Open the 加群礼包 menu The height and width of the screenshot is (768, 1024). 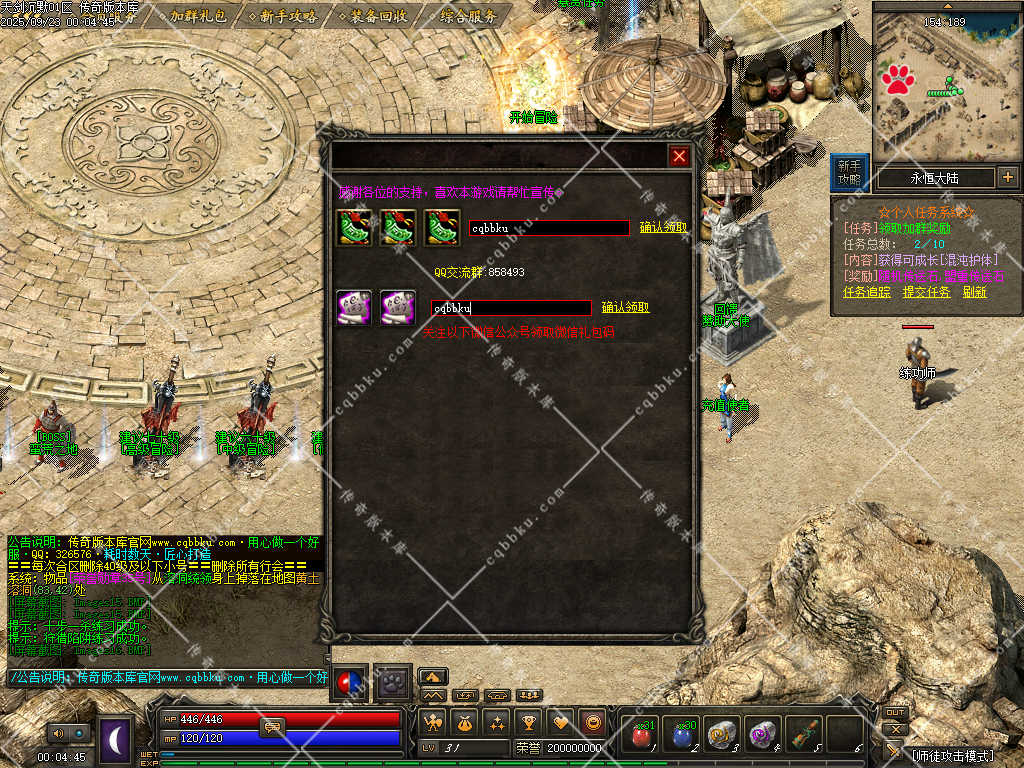196,16
